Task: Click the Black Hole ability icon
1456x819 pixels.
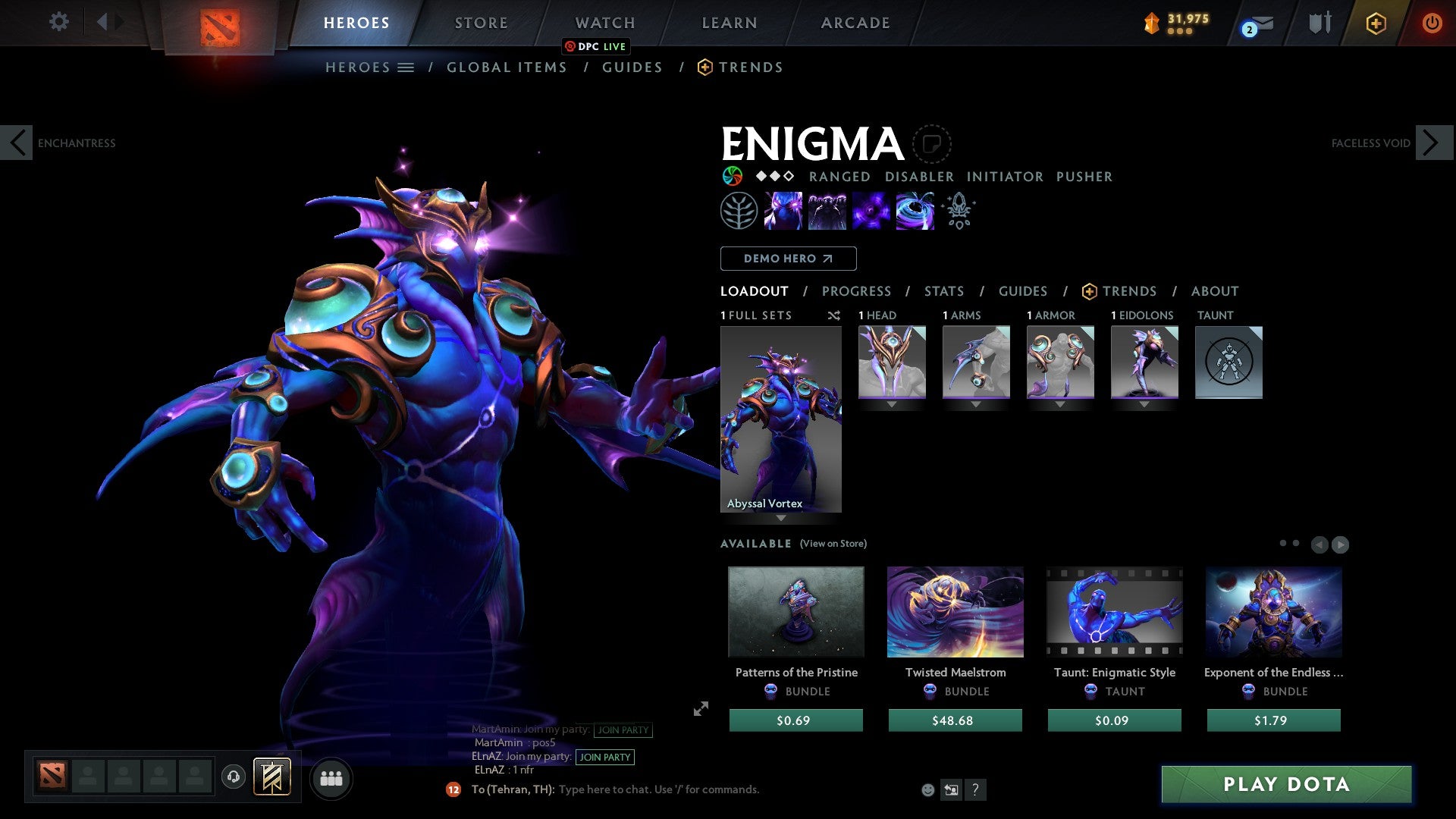Action: (x=915, y=211)
